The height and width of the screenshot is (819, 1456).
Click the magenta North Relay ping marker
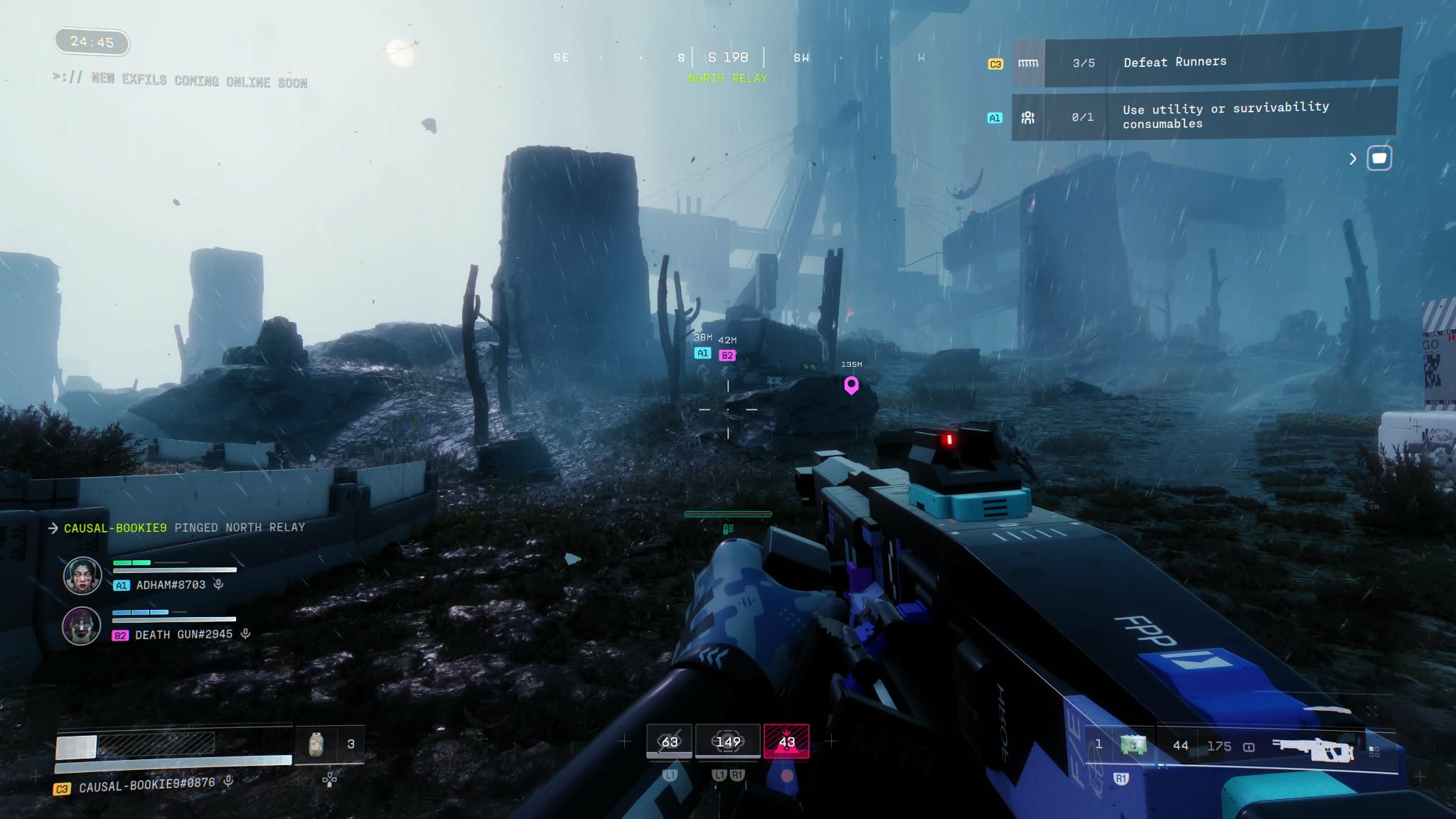tap(851, 385)
